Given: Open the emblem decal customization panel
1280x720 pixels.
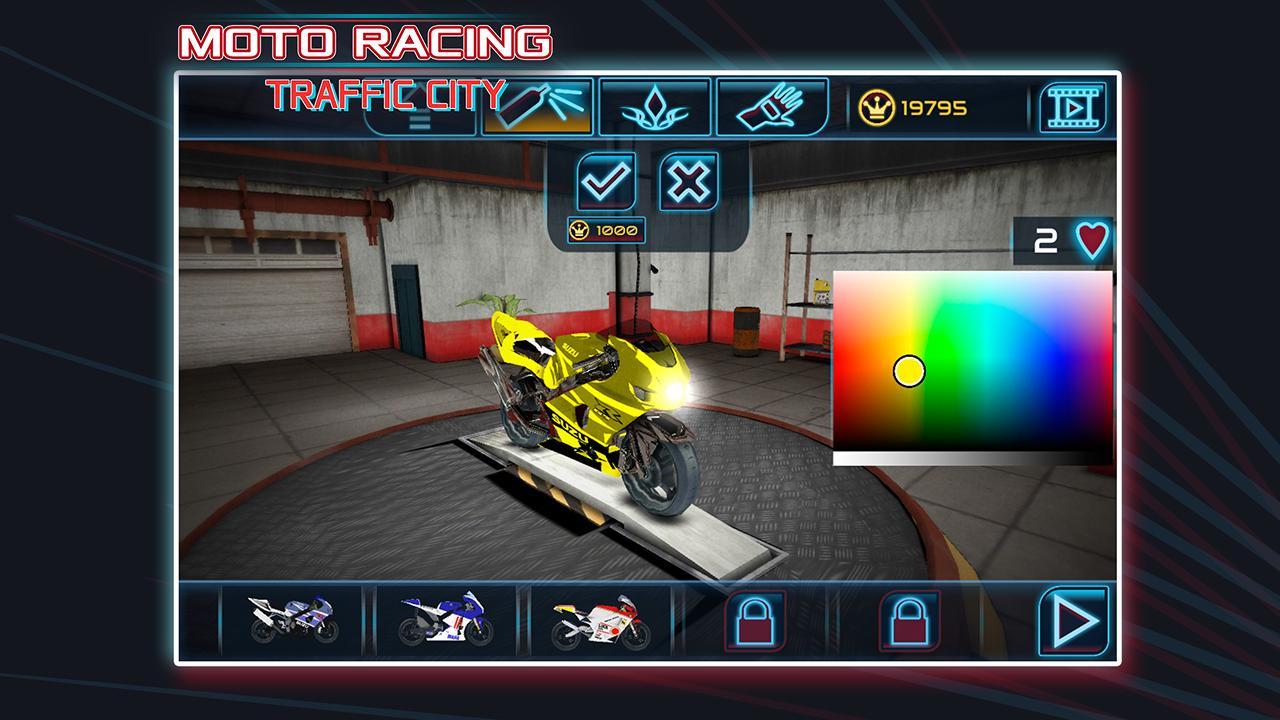Looking at the screenshot, I should coord(656,107).
